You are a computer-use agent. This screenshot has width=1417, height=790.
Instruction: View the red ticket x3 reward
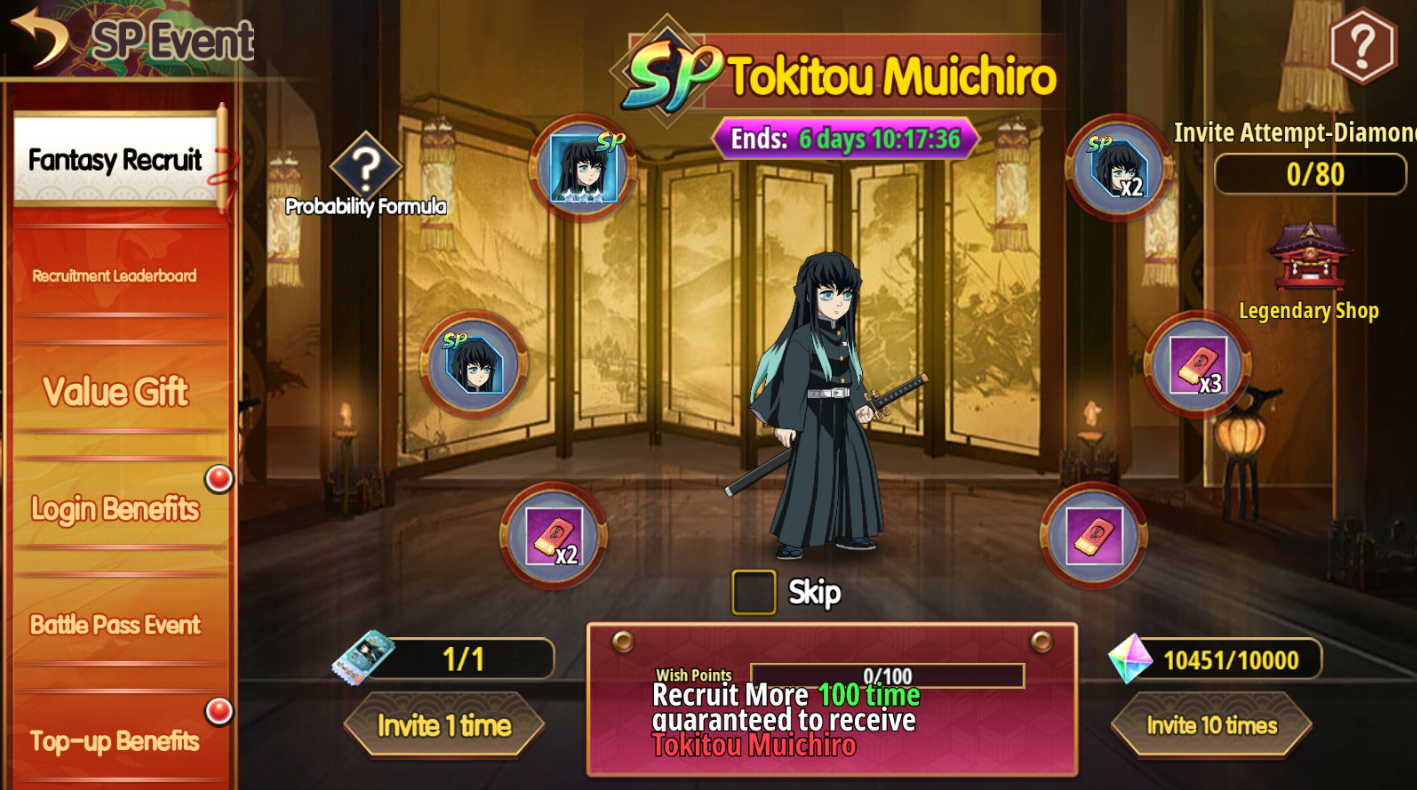pyautogui.click(x=1197, y=364)
